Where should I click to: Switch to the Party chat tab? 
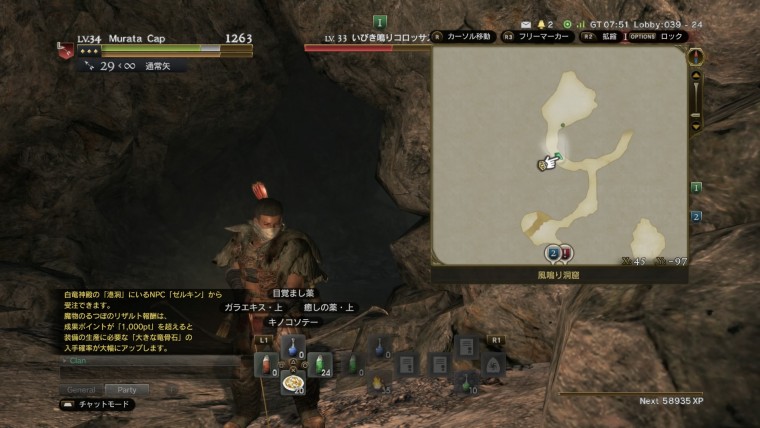click(x=126, y=389)
